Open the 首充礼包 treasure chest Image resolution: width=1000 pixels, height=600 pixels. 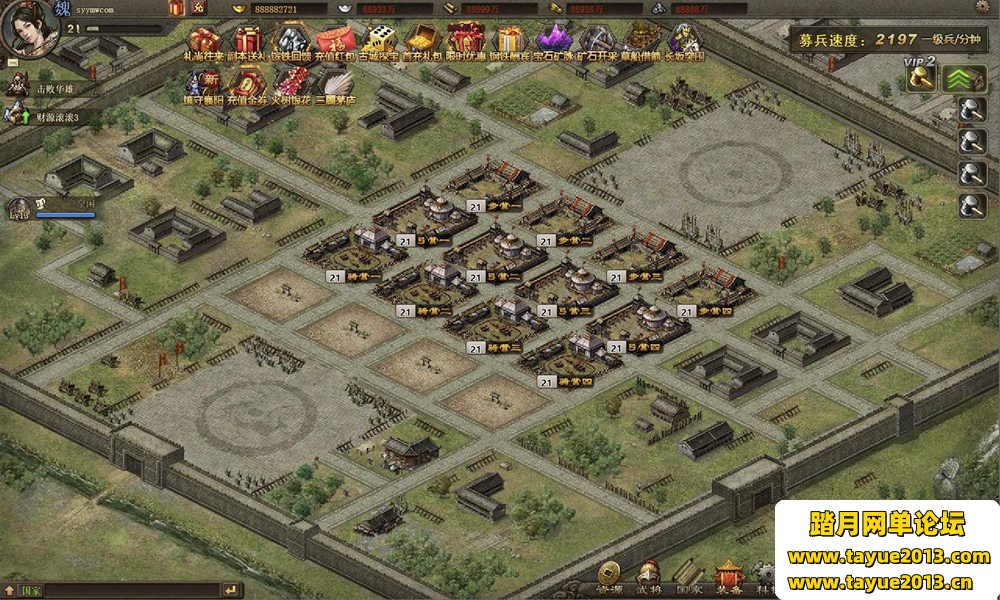click(x=420, y=40)
